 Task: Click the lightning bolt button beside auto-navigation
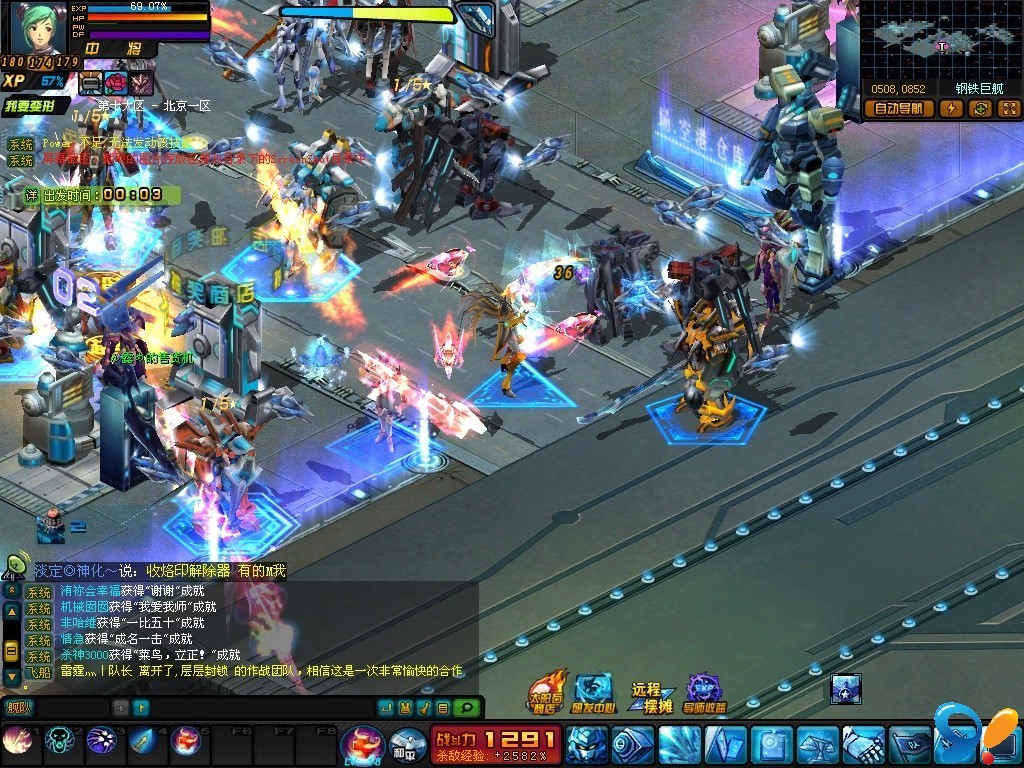(951, 109)
